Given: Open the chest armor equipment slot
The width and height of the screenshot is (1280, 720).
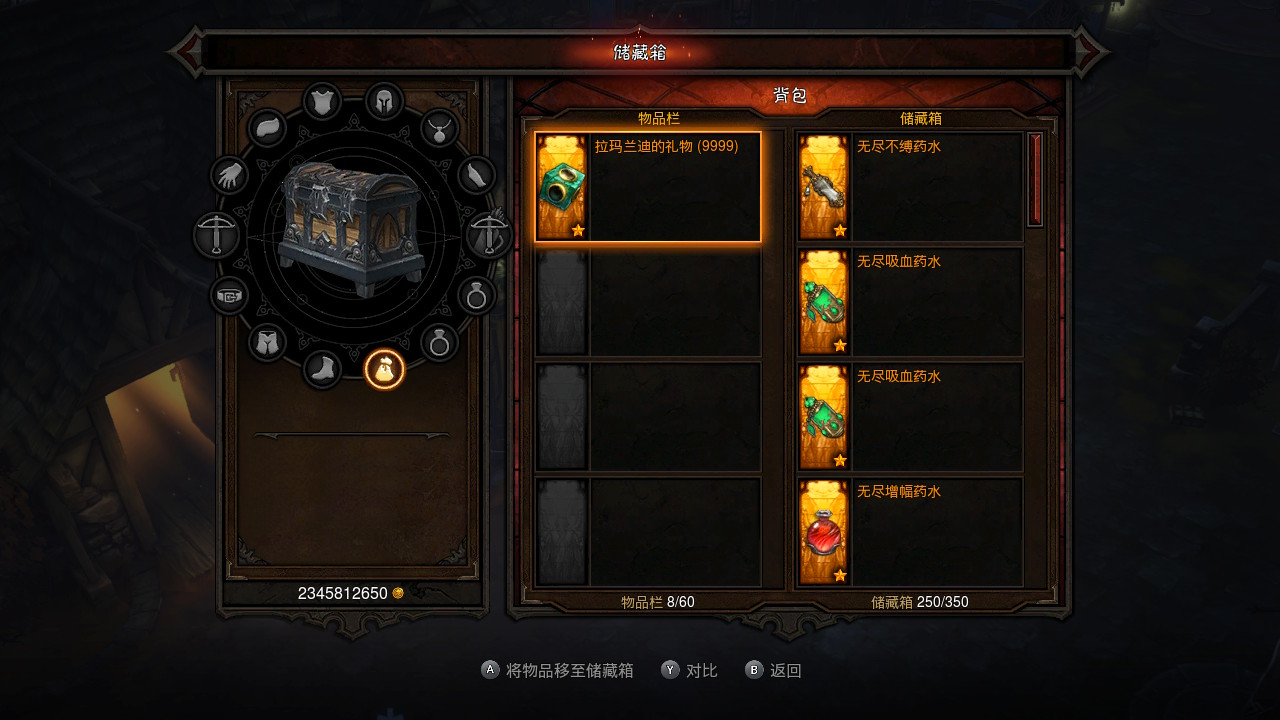Looking at the screenshot, I should [322, 101].
